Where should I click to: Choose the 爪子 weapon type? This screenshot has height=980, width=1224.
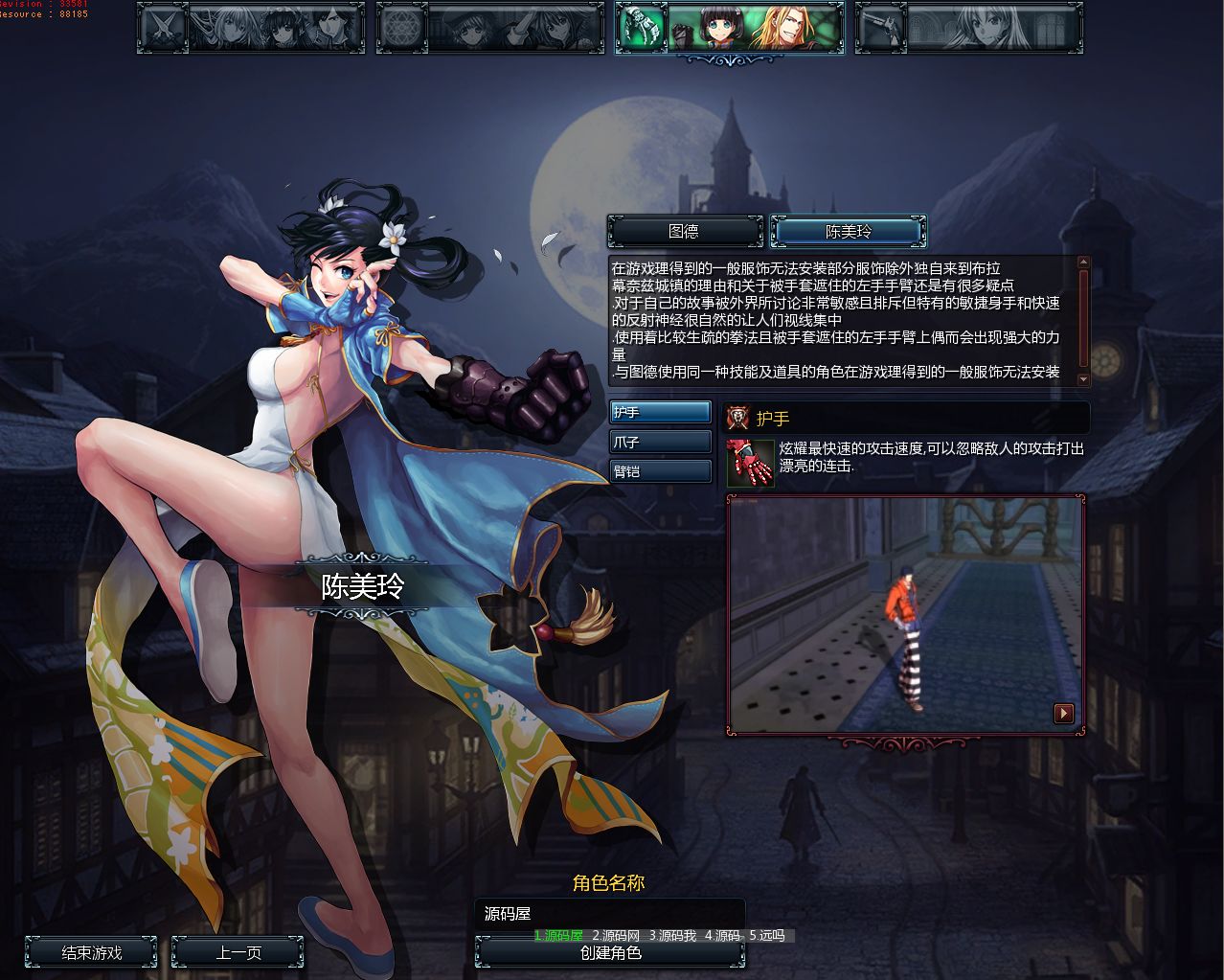[x=661, y=443]
